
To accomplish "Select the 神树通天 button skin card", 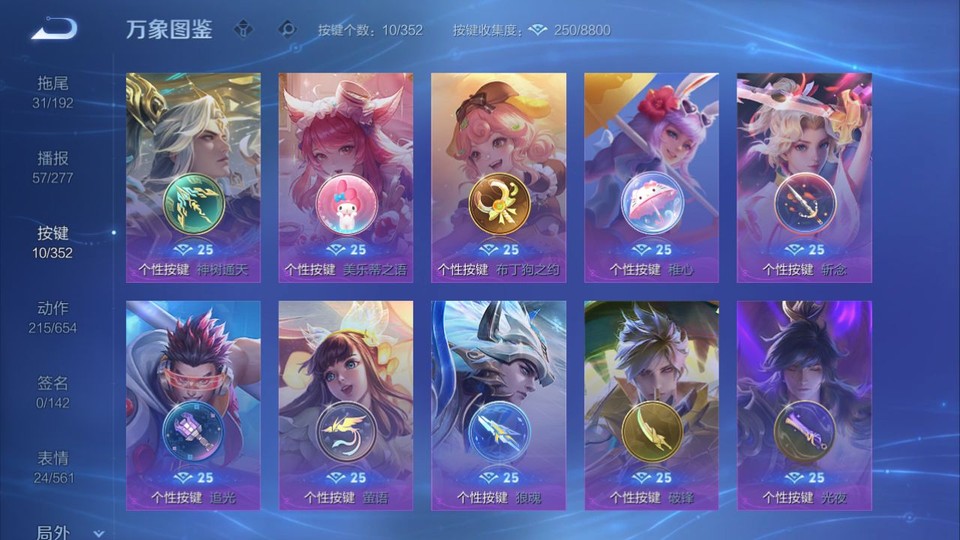I will point(193,177).
